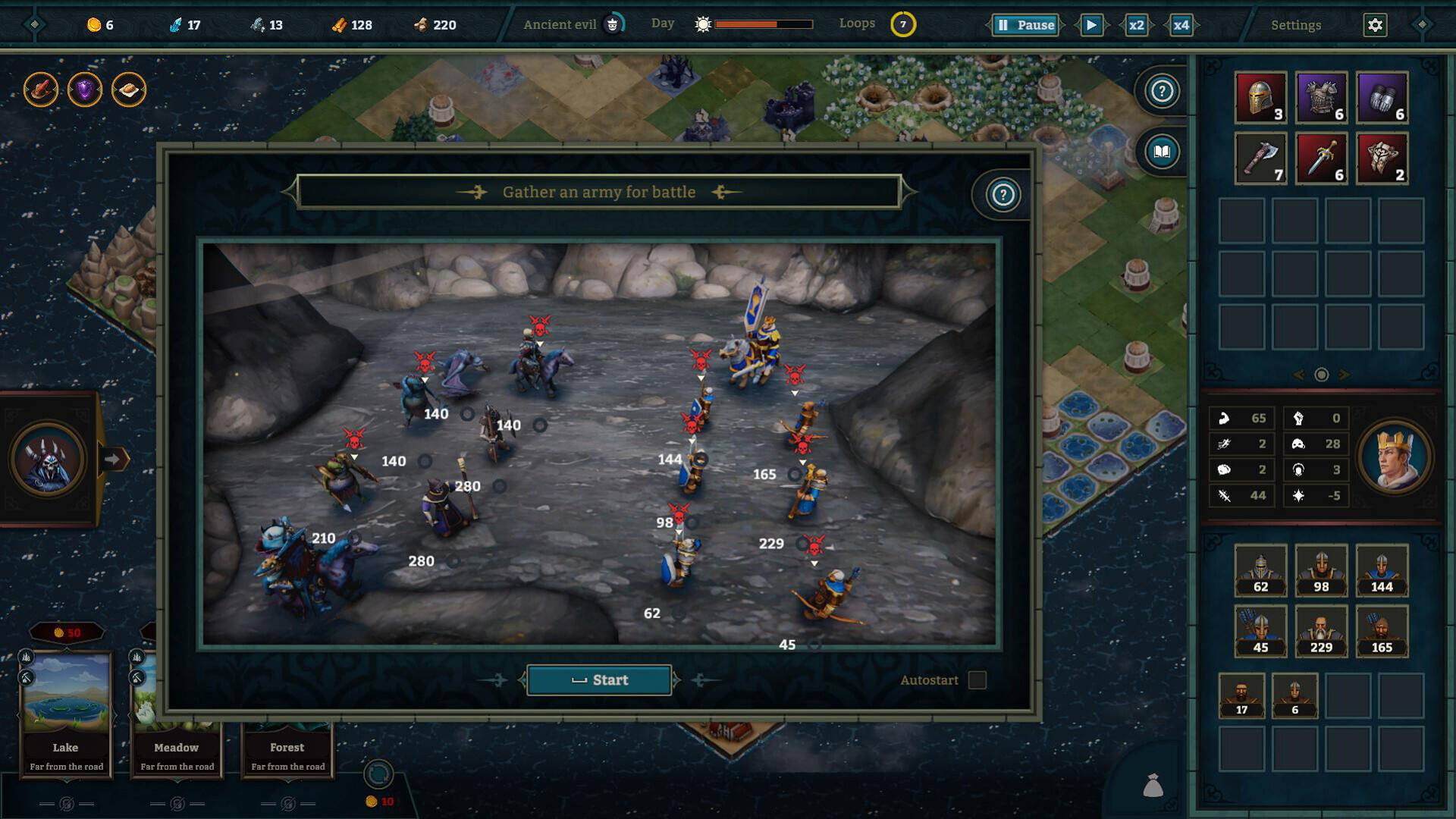
Task: Pick the unit with 229 strength
Action: point(1321,631)
